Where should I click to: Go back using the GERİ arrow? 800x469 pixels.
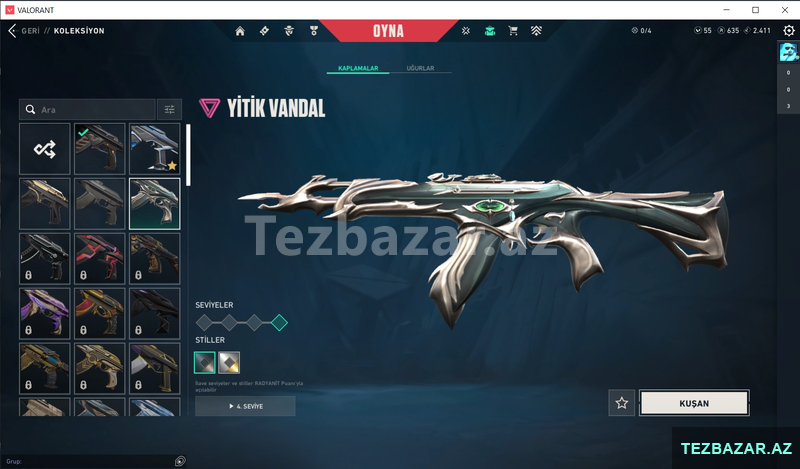(x=12, y=31)
